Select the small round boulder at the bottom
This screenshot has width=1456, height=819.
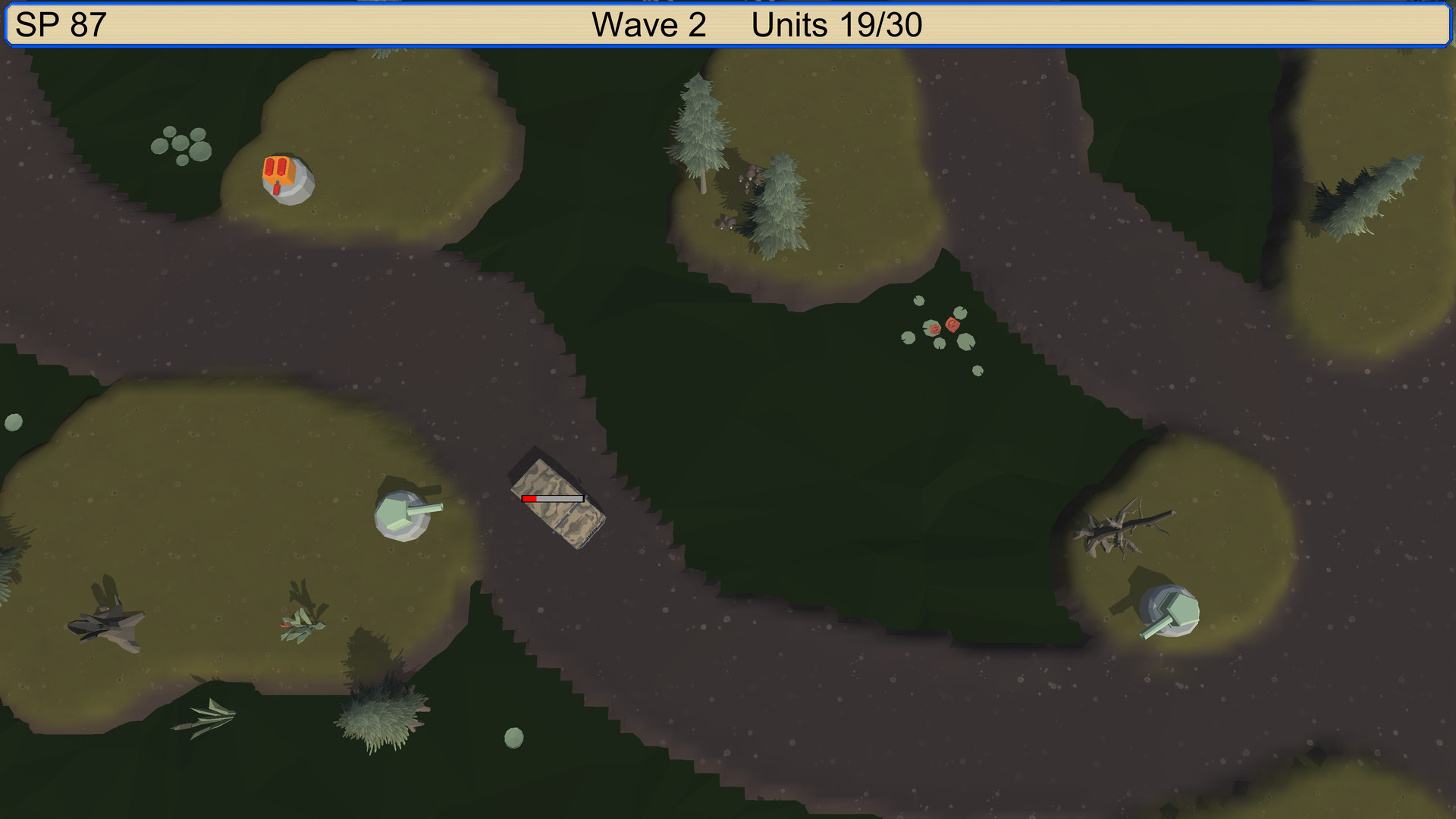click(514, 736)
